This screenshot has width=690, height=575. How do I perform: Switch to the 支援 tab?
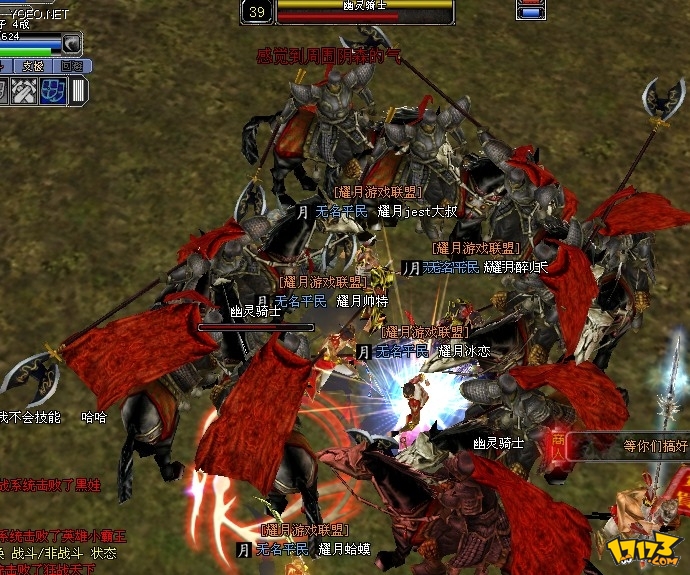point(33,66)
